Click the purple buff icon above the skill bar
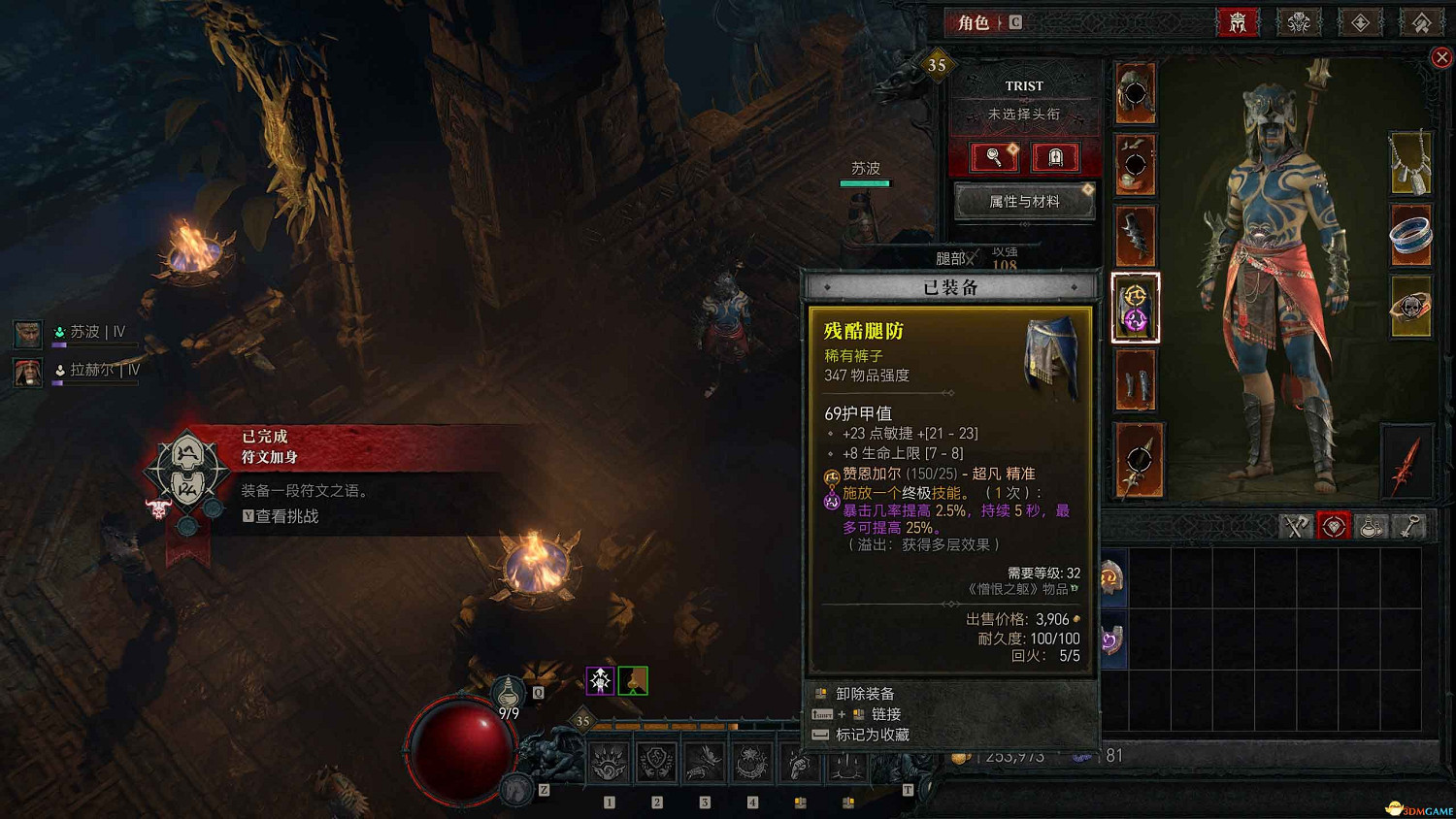 pos(600,680)
